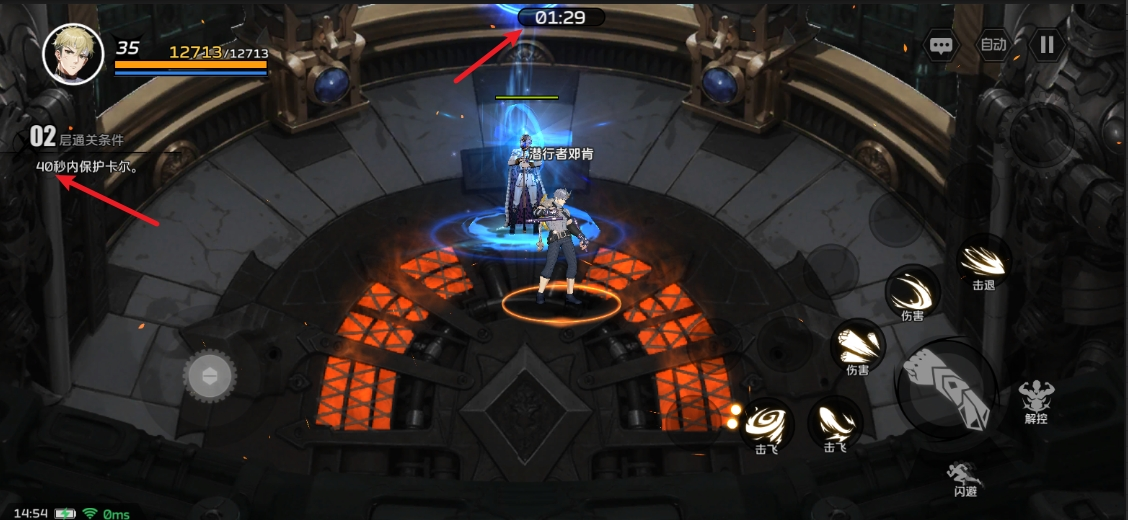Open the chat speech bubble

coord(941,45)
